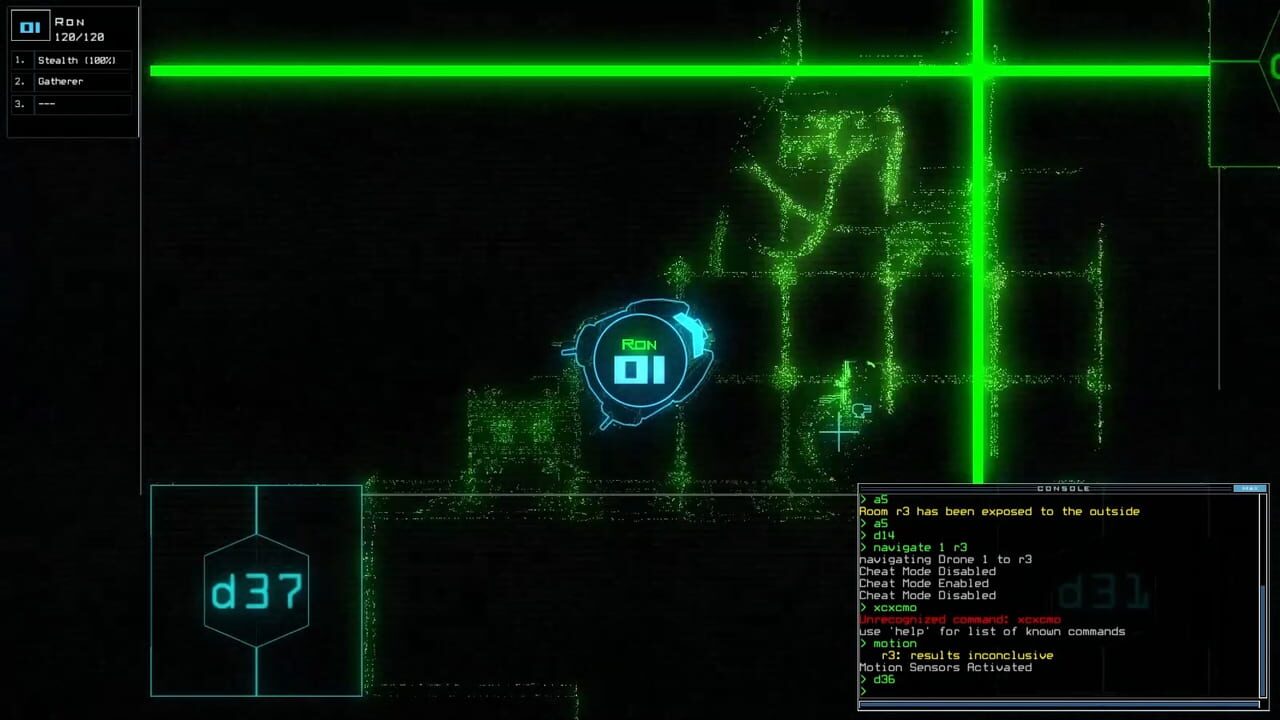This screenshot has width=1280, height=720.
Task: Maximize the Console window
Action: pos(1248,489)
